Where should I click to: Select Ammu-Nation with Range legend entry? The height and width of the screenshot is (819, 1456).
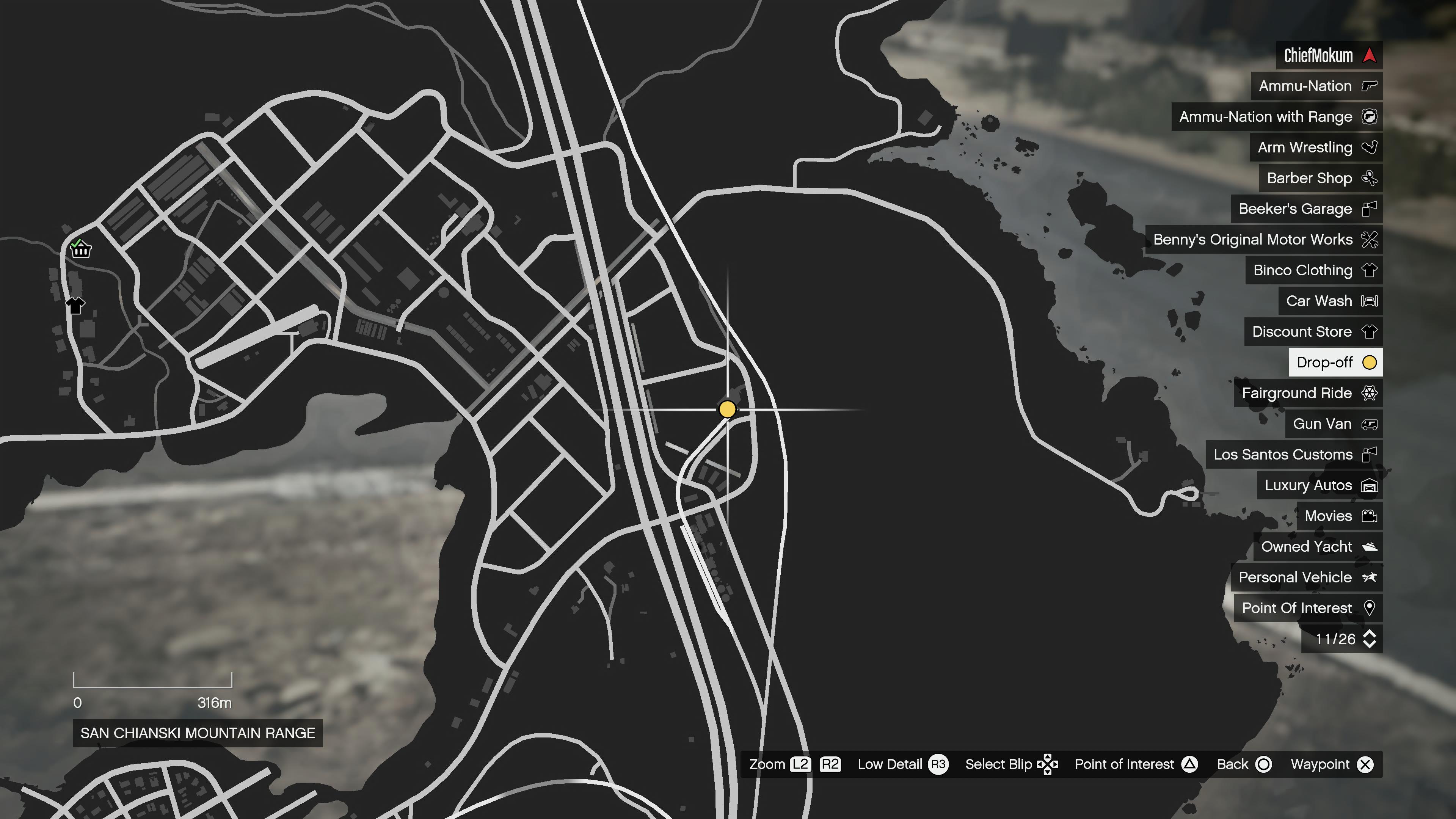[x=1277, y=116]
